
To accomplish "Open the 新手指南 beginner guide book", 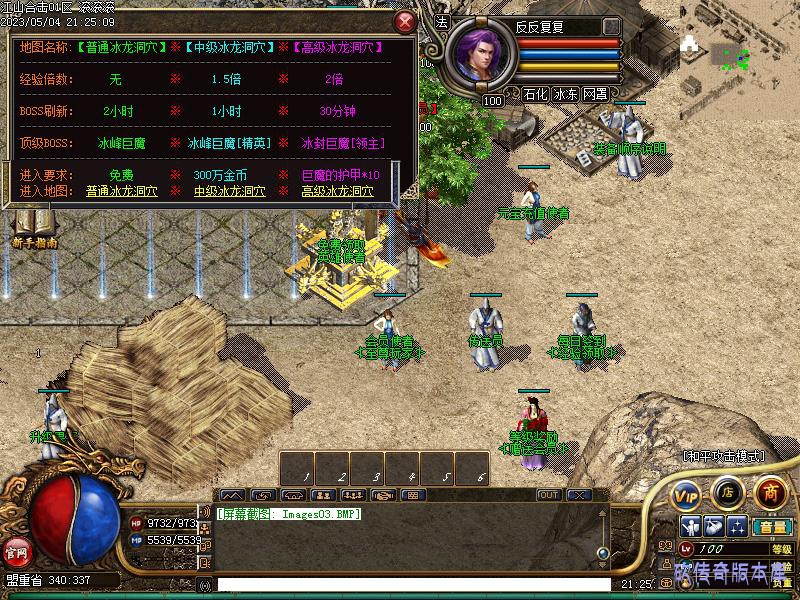I will [34, 228].
